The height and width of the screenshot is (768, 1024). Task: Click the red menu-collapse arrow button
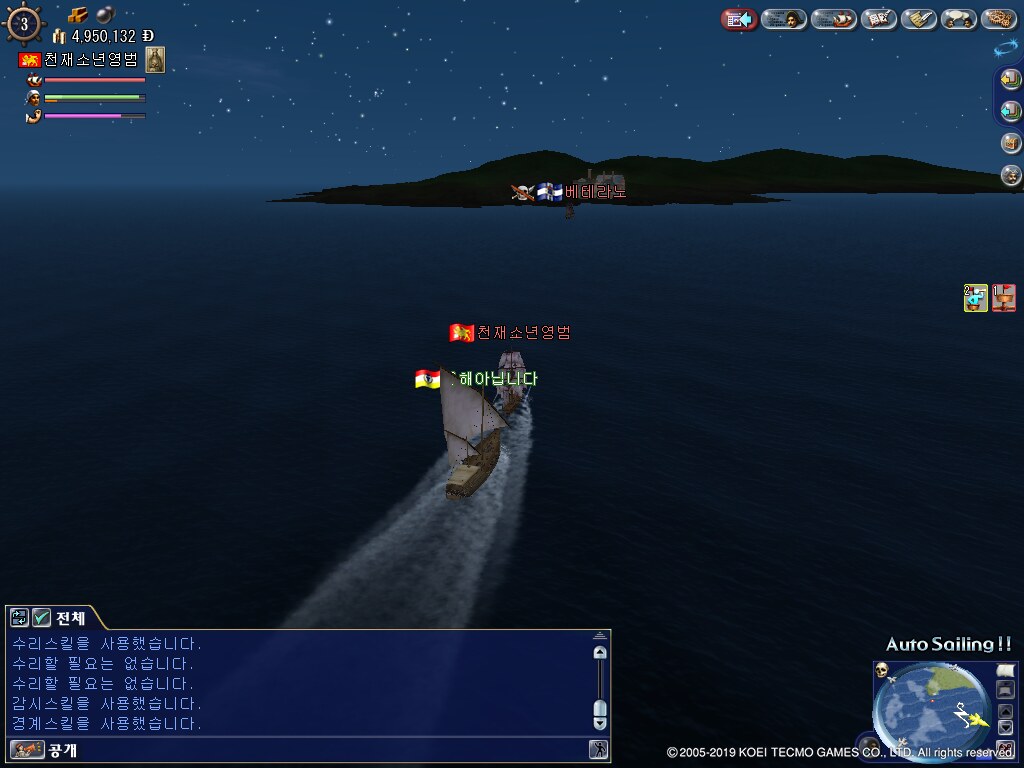[x=739, y=19]
